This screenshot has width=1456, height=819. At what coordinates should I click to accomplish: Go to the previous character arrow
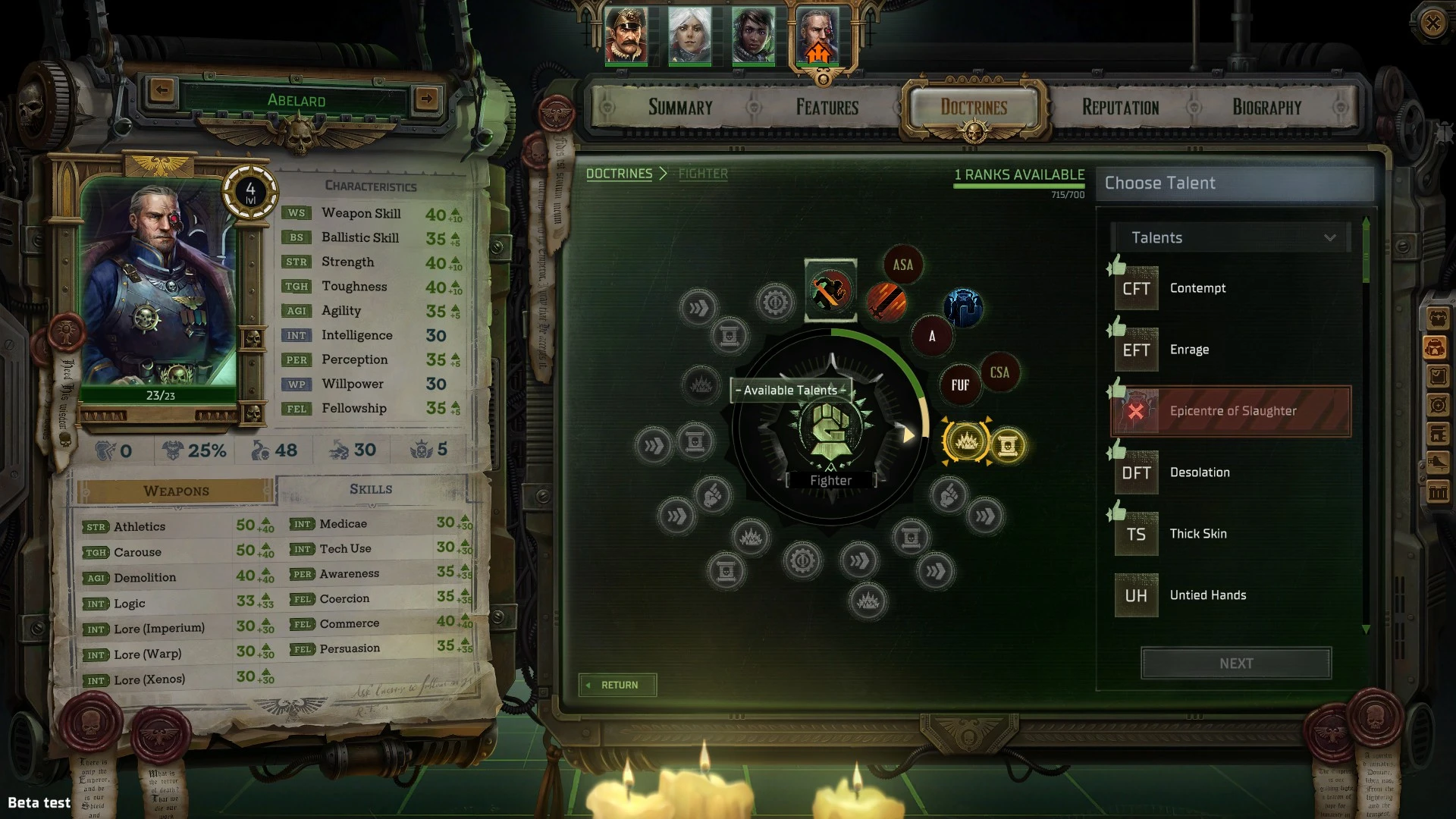[162, 91]
